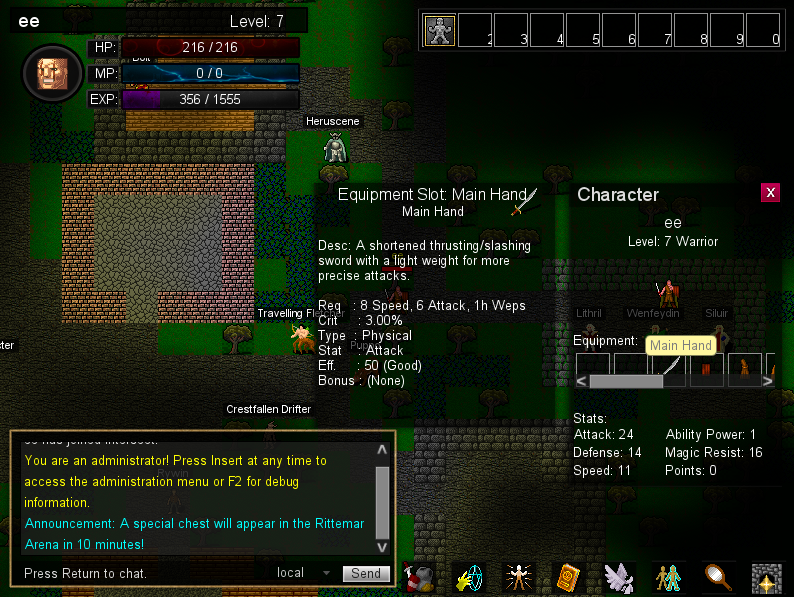The image size is (794, 597).
Task: Send the chat message
Action: [x=366, y=573]
